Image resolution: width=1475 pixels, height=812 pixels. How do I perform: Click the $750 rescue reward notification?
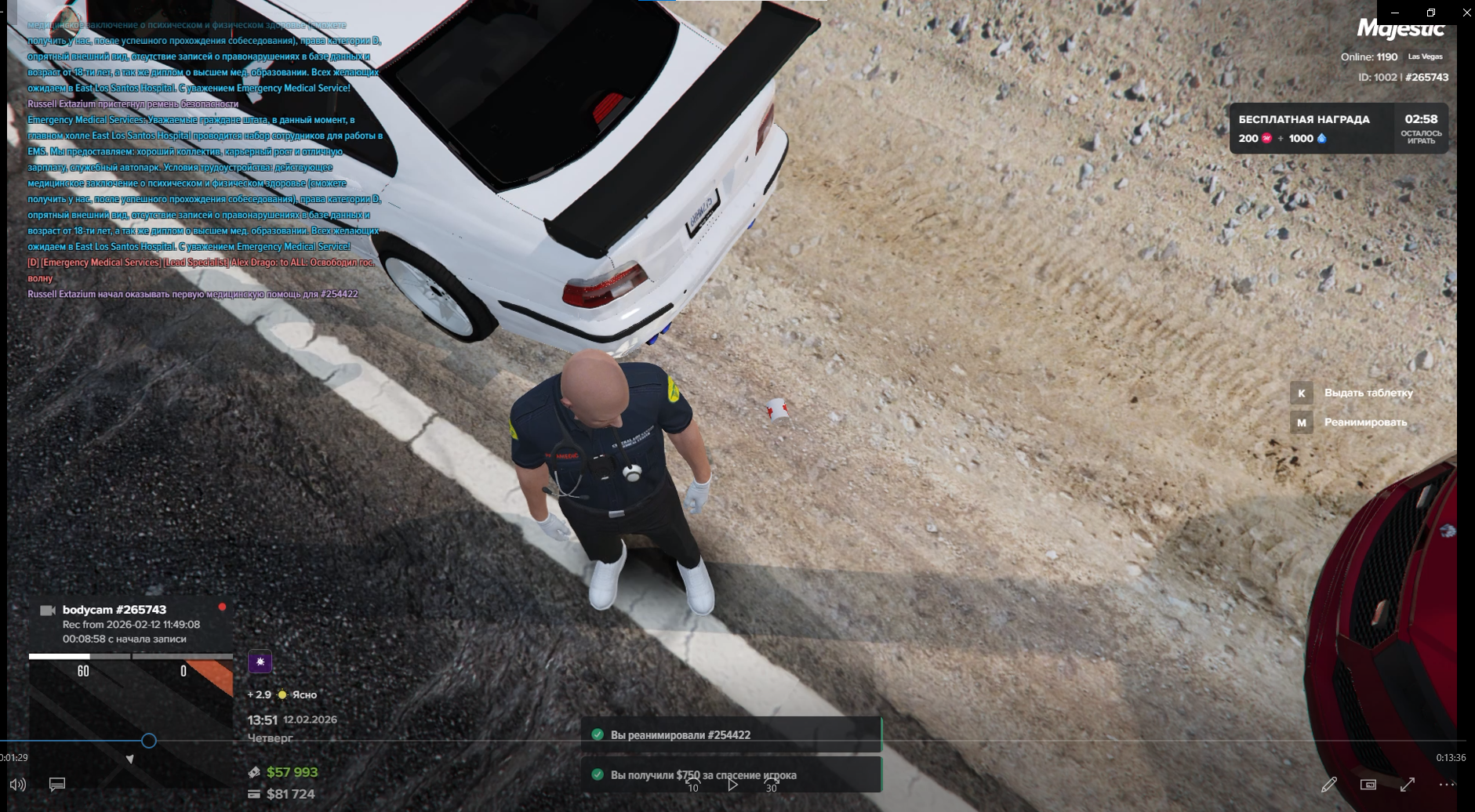(731, 774)
